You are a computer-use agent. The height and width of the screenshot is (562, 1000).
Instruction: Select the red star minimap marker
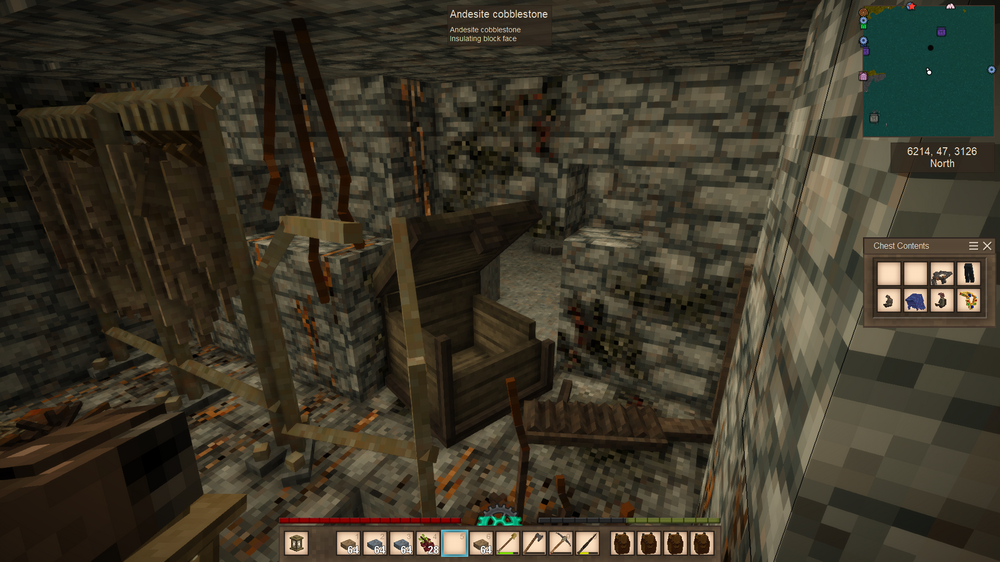pyautogui.click(x=911, y=6)
